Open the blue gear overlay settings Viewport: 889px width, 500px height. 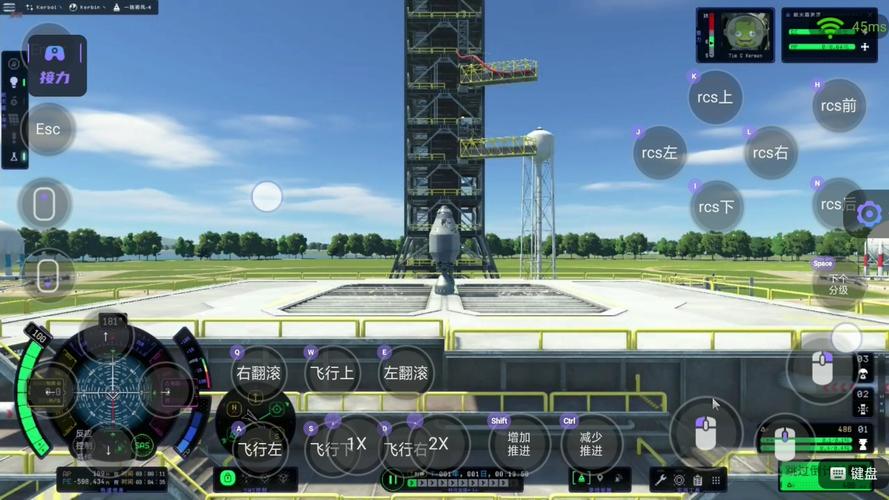click(869, 213)
